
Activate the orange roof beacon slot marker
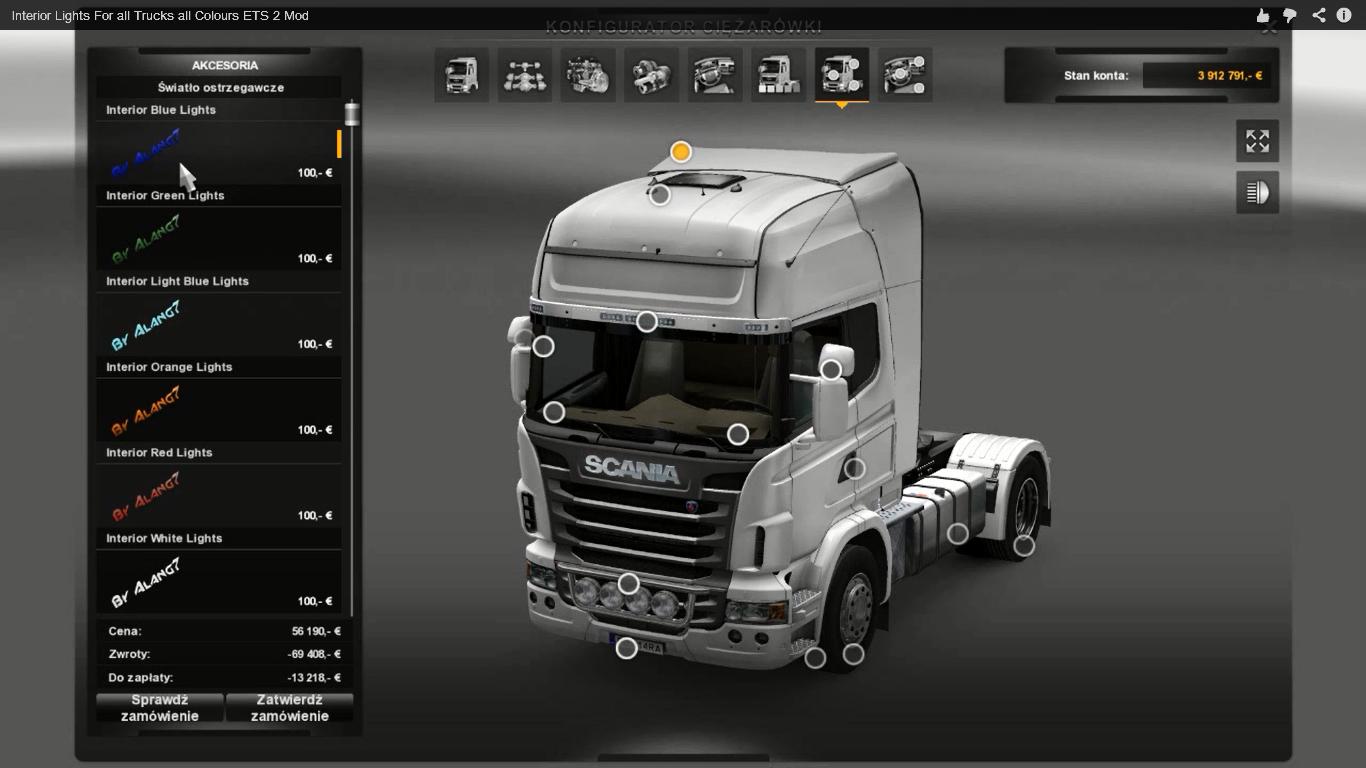pos(682,152)
